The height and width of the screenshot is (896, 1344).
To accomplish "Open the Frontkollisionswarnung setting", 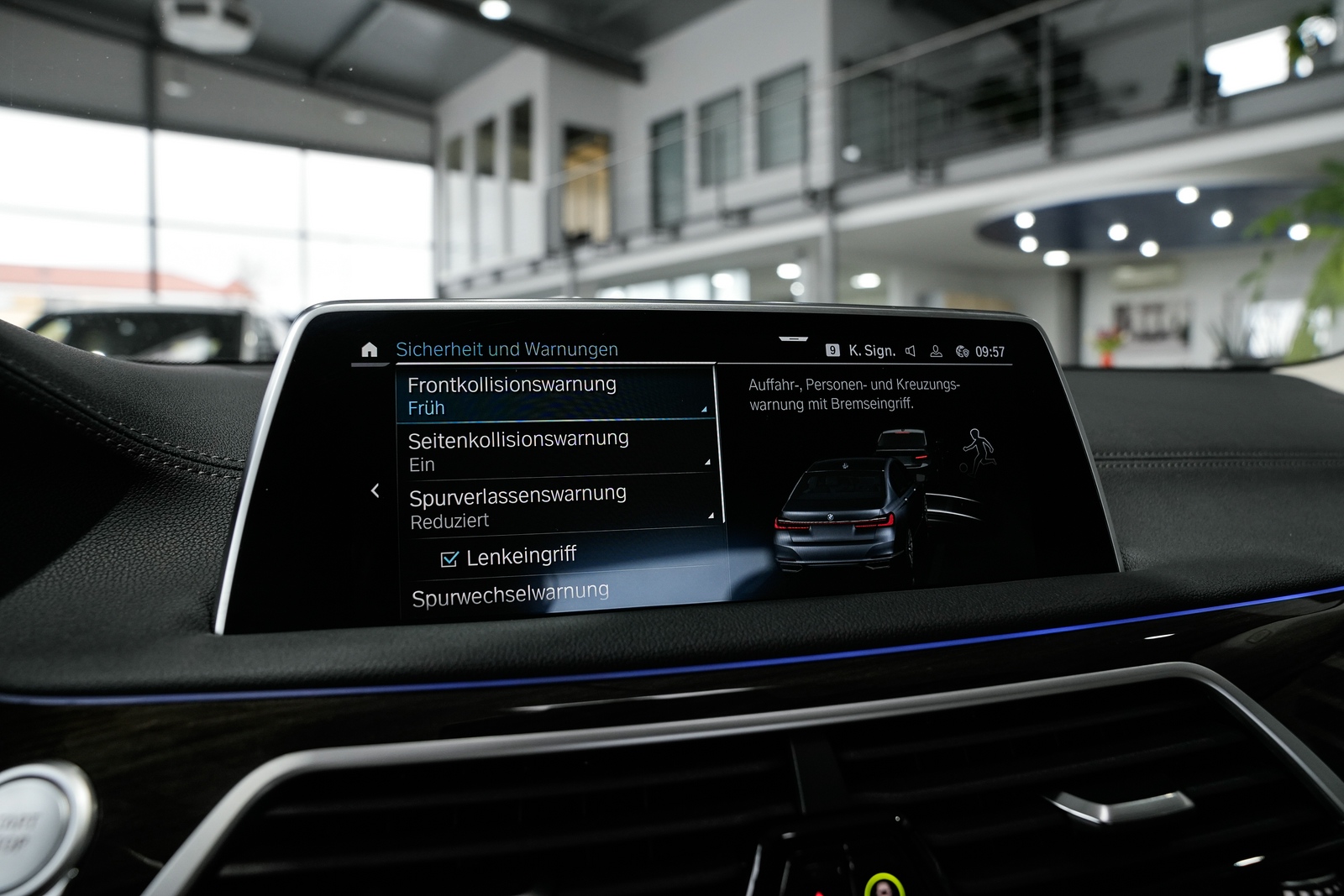I will pos(554,396).
